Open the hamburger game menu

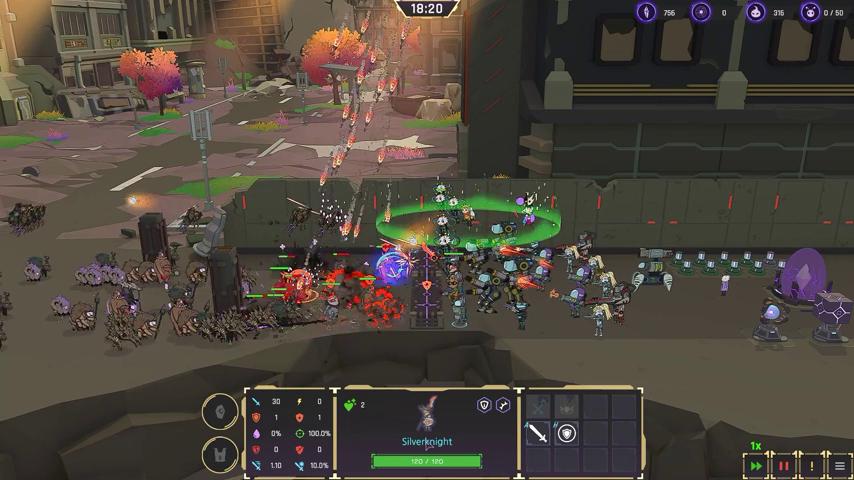(x=840, y=466)
